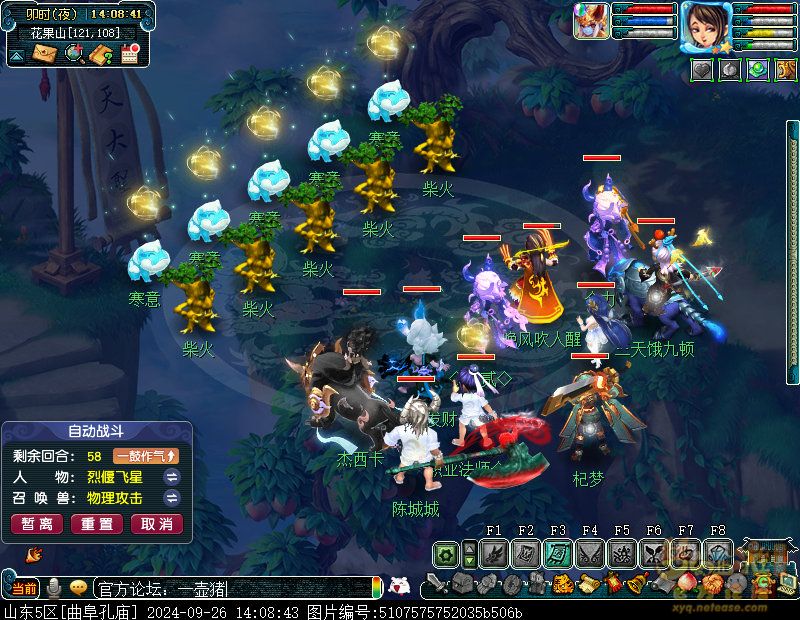Open the green gear hotbar settings
Screen dimensions: 800x620
pos(446,554)
